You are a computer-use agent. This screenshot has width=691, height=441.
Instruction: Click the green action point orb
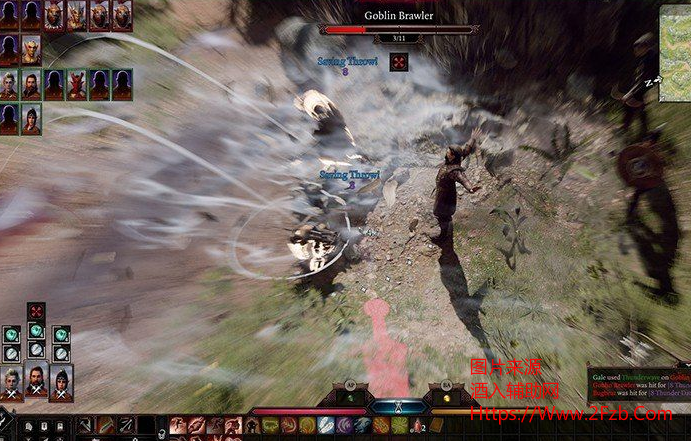pos(351,397)
